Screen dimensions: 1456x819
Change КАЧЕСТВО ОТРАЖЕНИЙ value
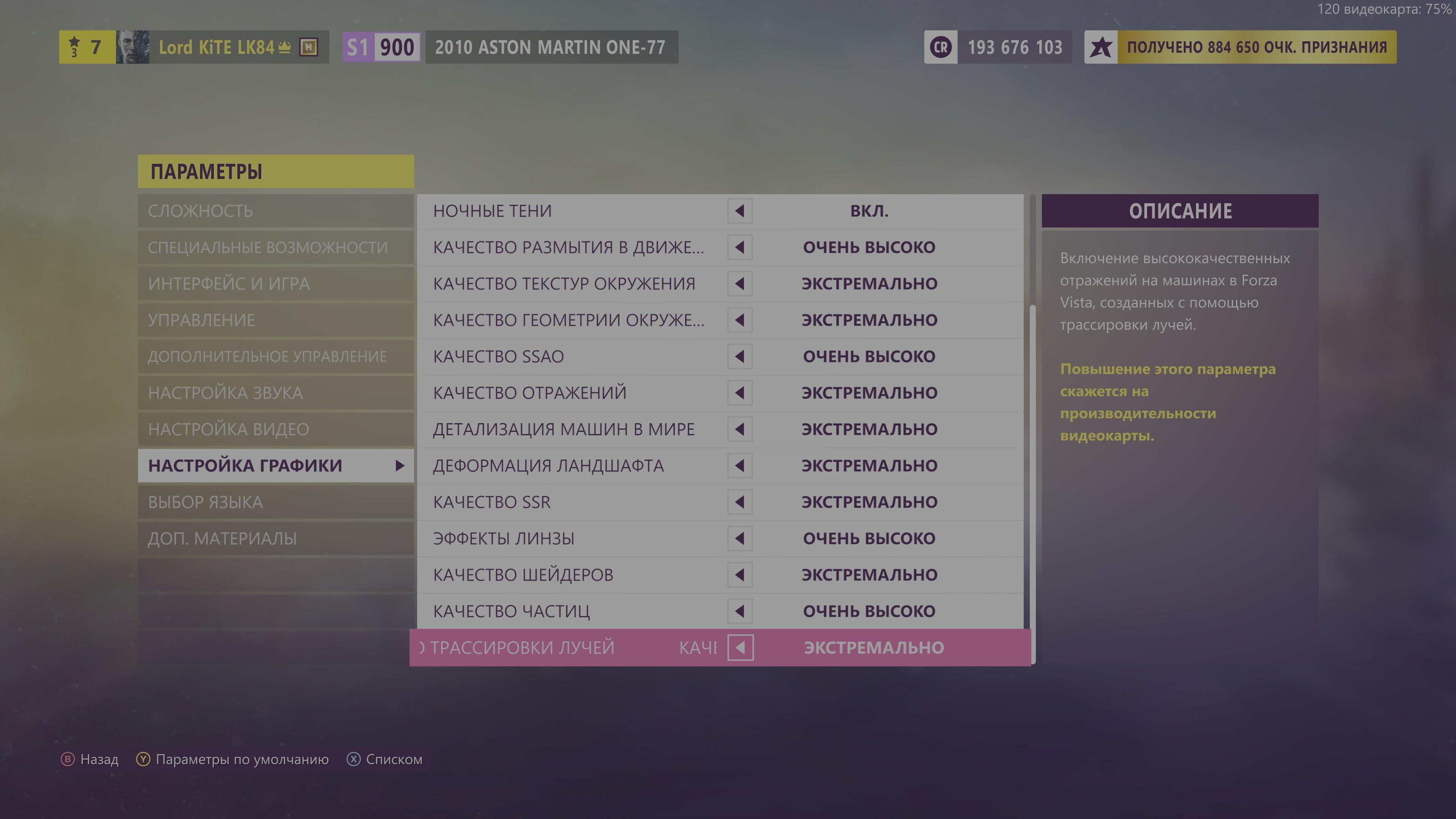tap(740, 392)
